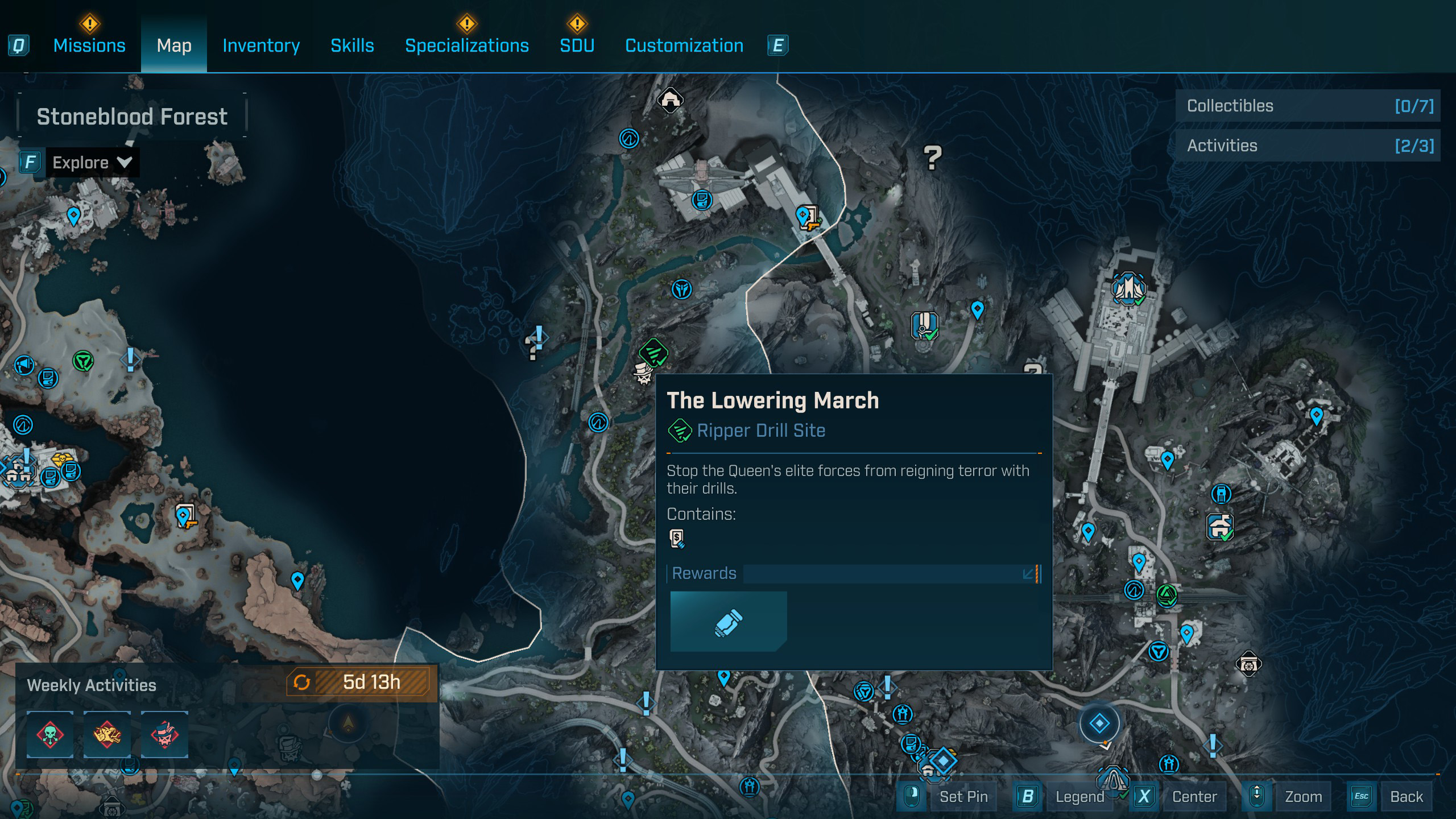Image resolution: width=1456 pixels, height=819 pixels.
Task: Show the Activities list
Action: point(1308,146)
